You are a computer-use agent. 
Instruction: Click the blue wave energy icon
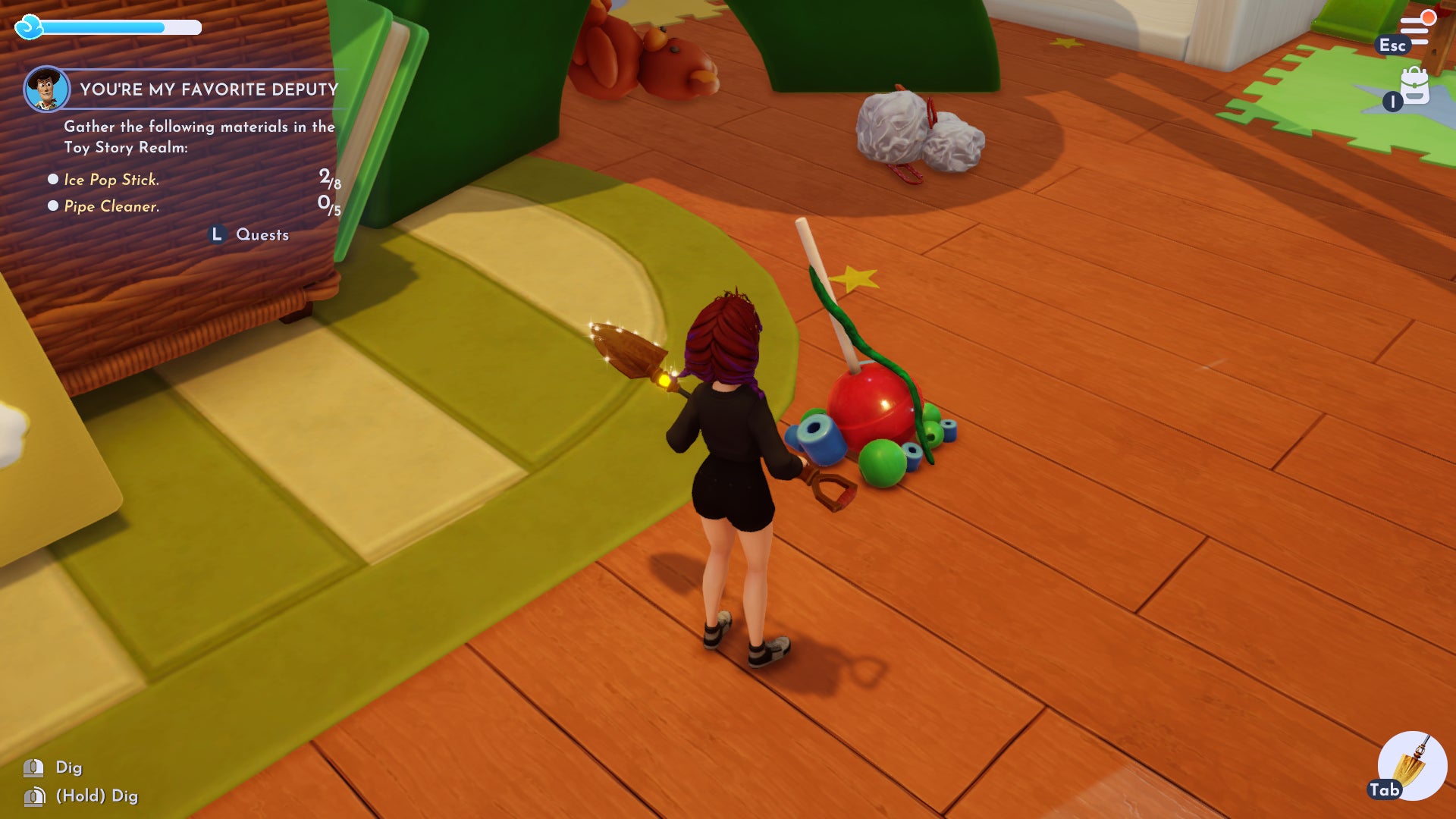(x=30, y=28)
